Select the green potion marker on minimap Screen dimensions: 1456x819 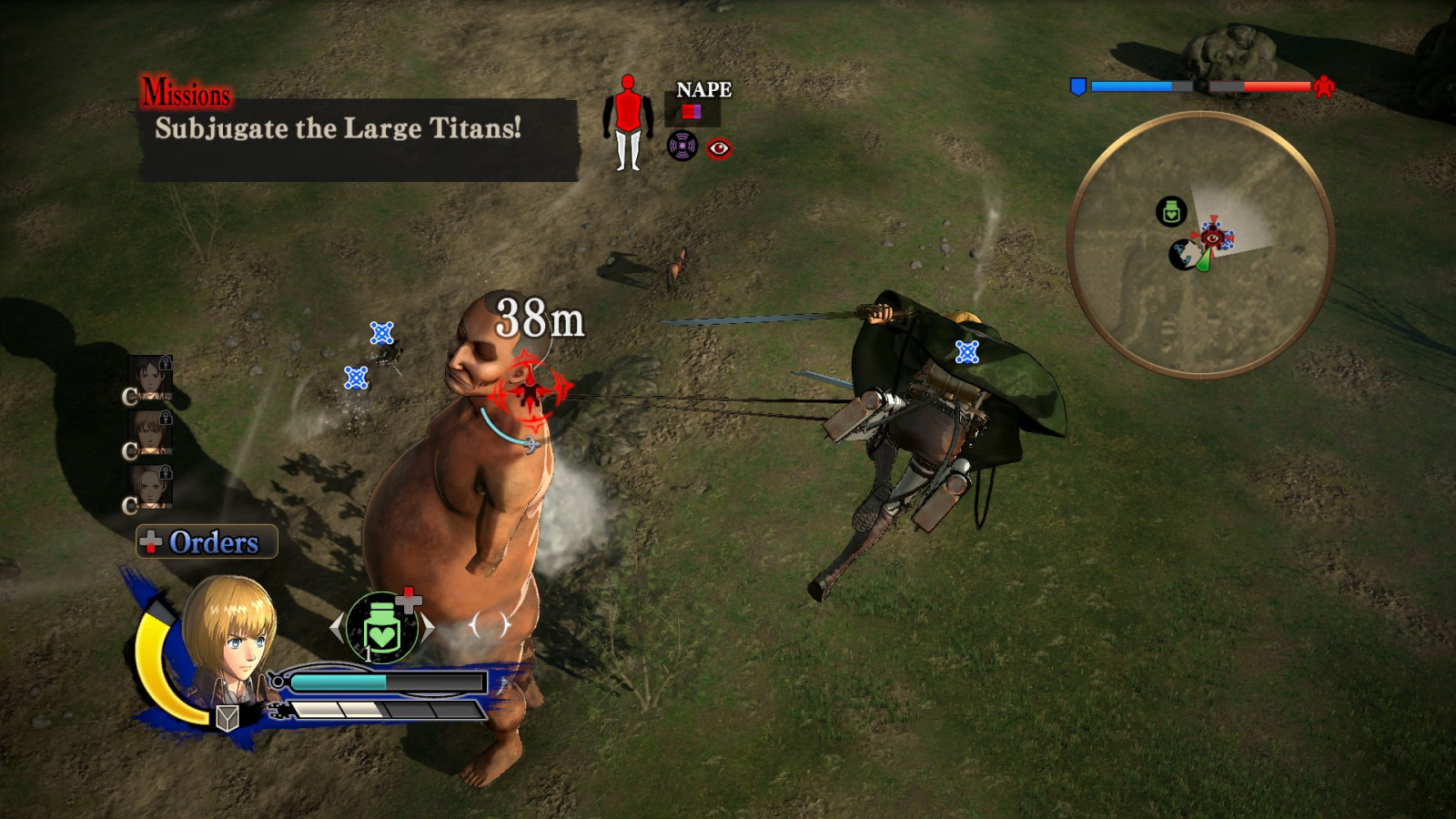click(x=1171, y=212)
